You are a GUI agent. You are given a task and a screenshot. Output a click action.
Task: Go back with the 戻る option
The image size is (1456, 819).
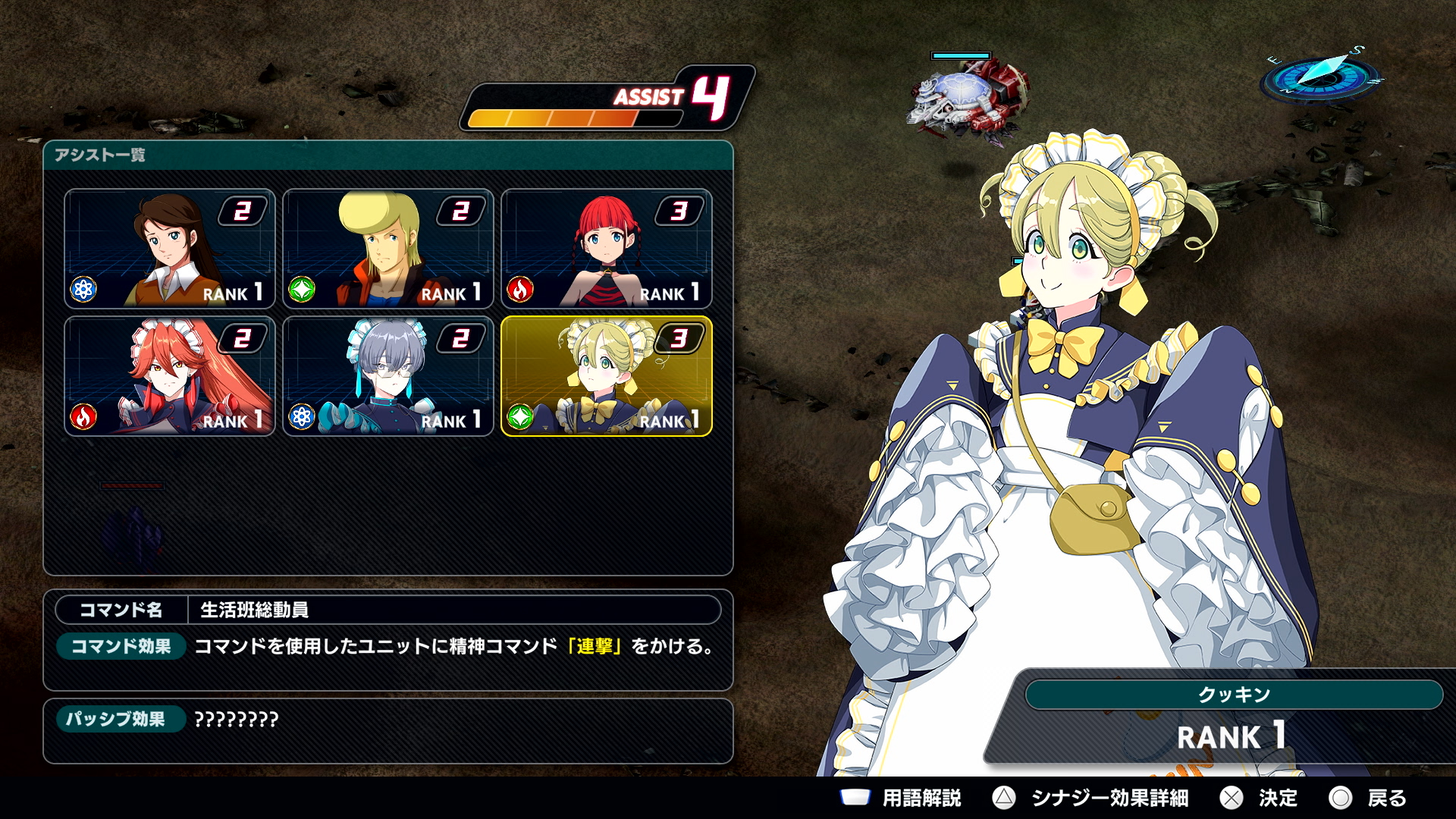point(1368,798)
